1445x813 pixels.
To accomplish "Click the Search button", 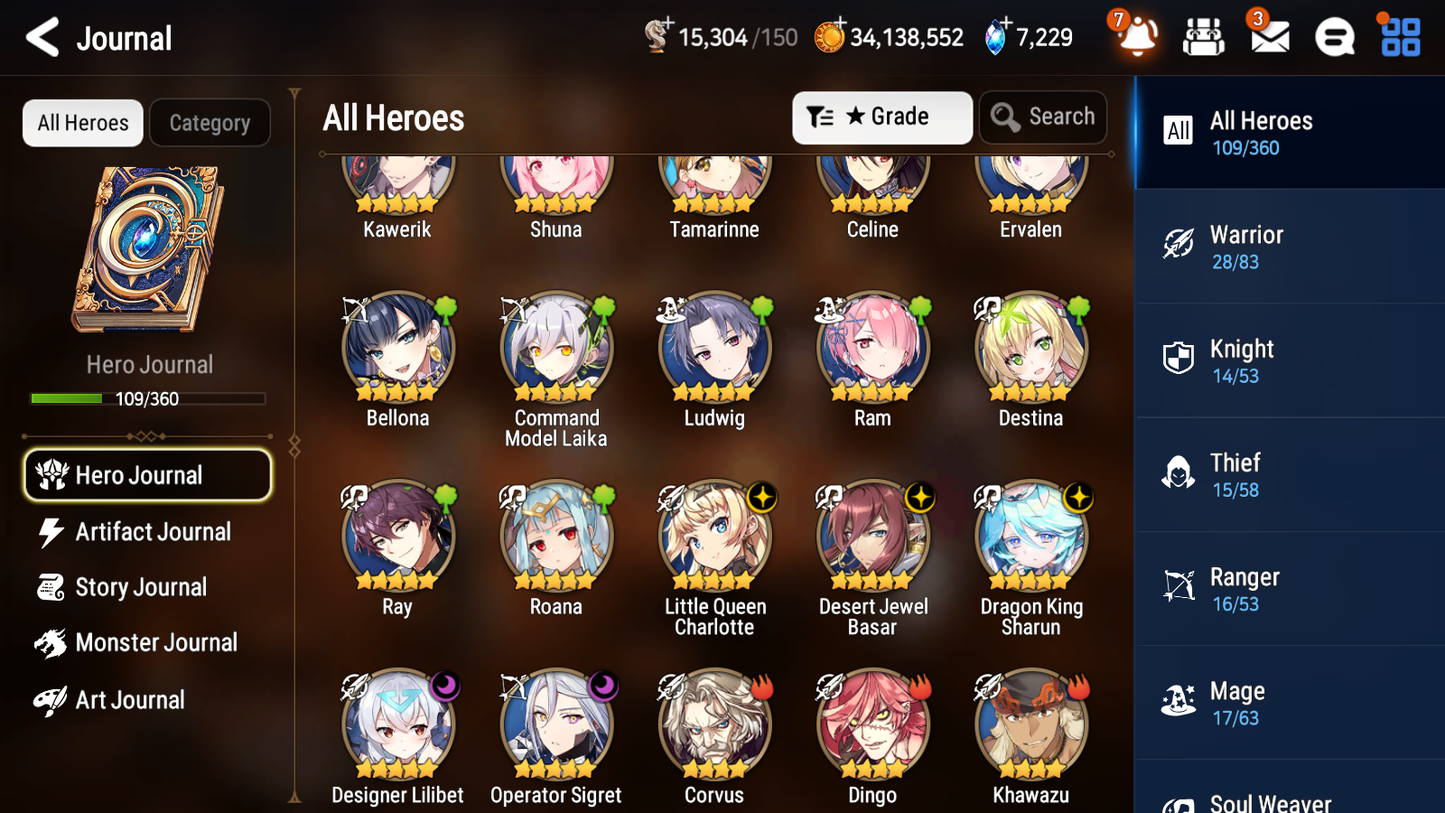I will [1043, 117].
